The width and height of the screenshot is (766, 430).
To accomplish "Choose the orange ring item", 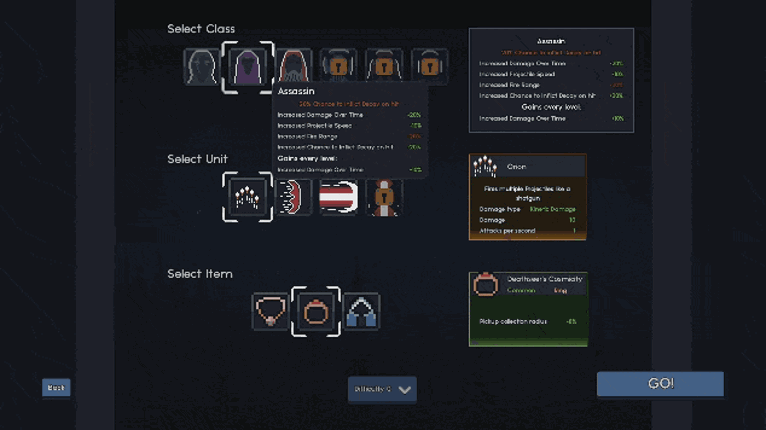I will 316,311.
